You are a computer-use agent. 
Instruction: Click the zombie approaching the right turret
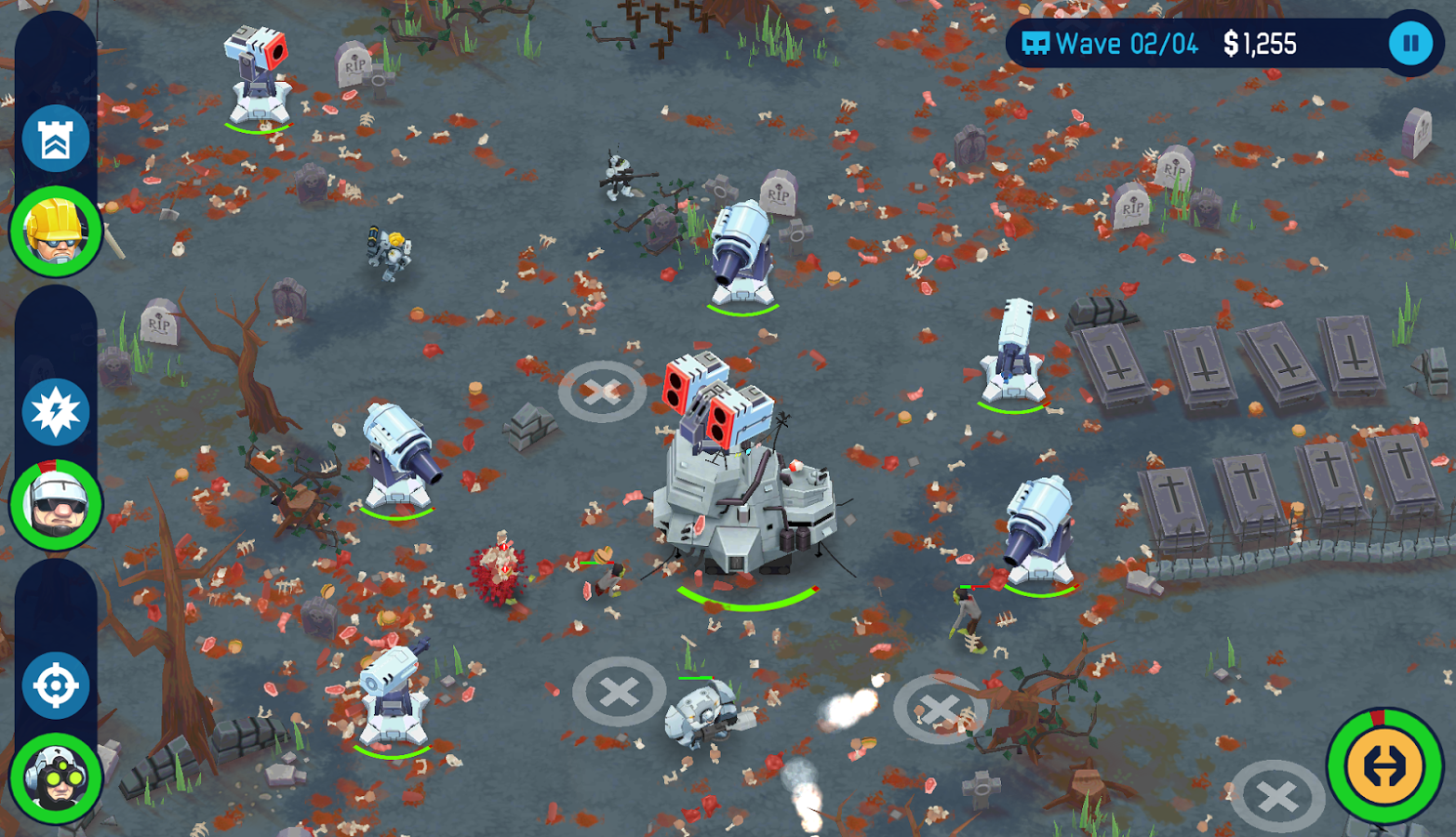pyautogui.click(x=965, y=609)
